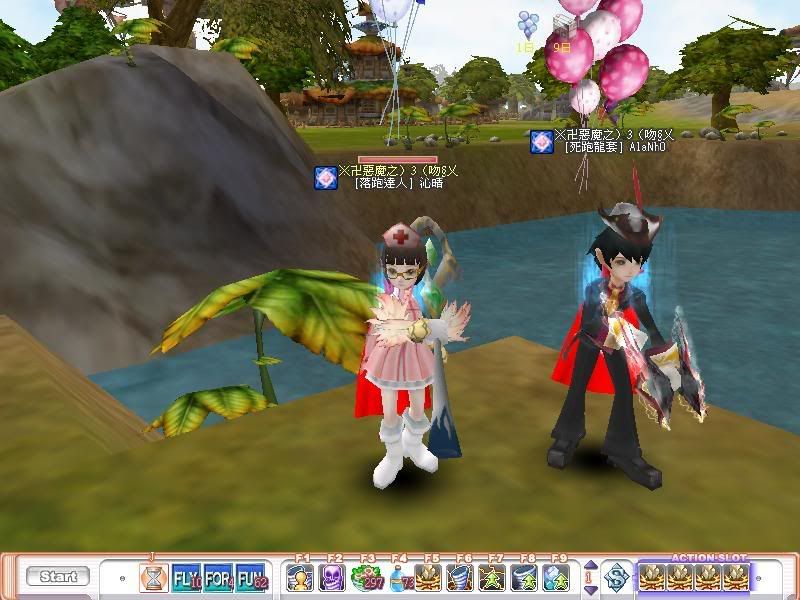Cast the tornado skill on F6
The width and height of the screenshot is (800, 600).
point(461,577)
